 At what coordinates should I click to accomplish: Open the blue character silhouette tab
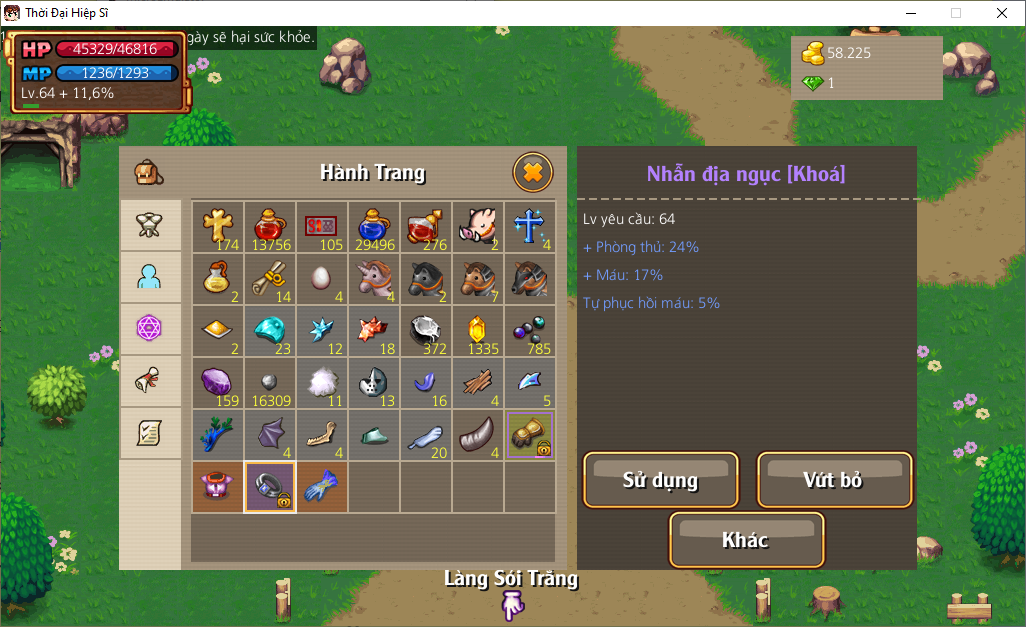(x=150, y=278)
